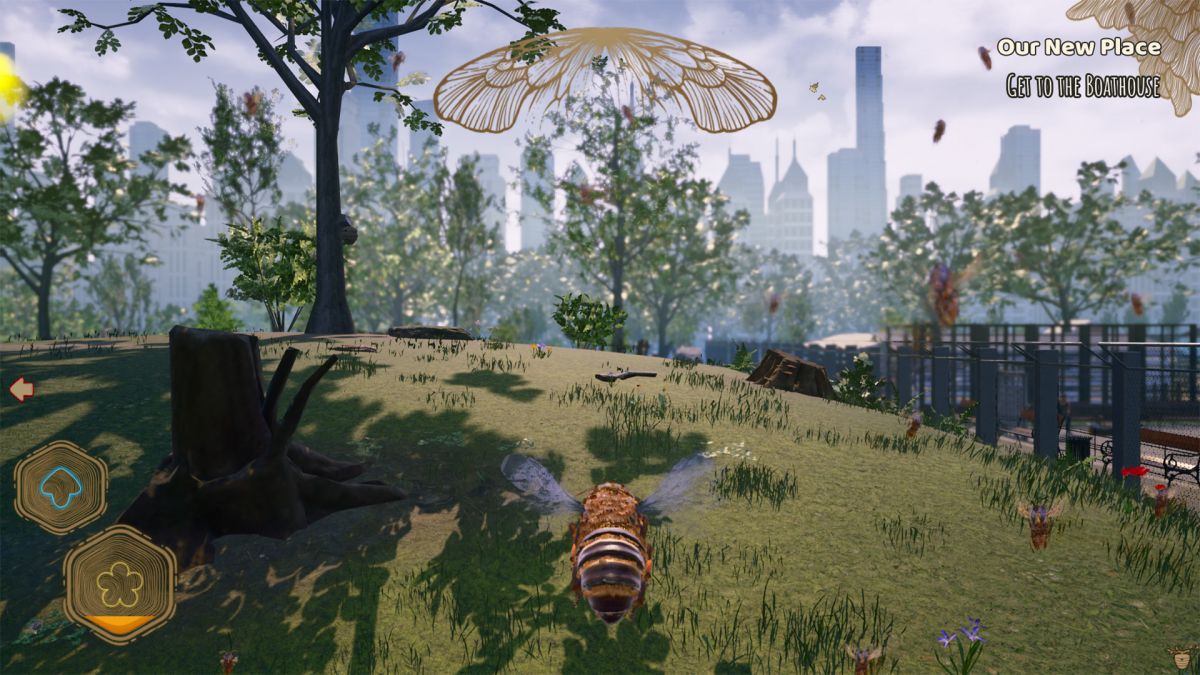
Task: Activate the flower pollen hexagon icon
Action: (120, 584)
